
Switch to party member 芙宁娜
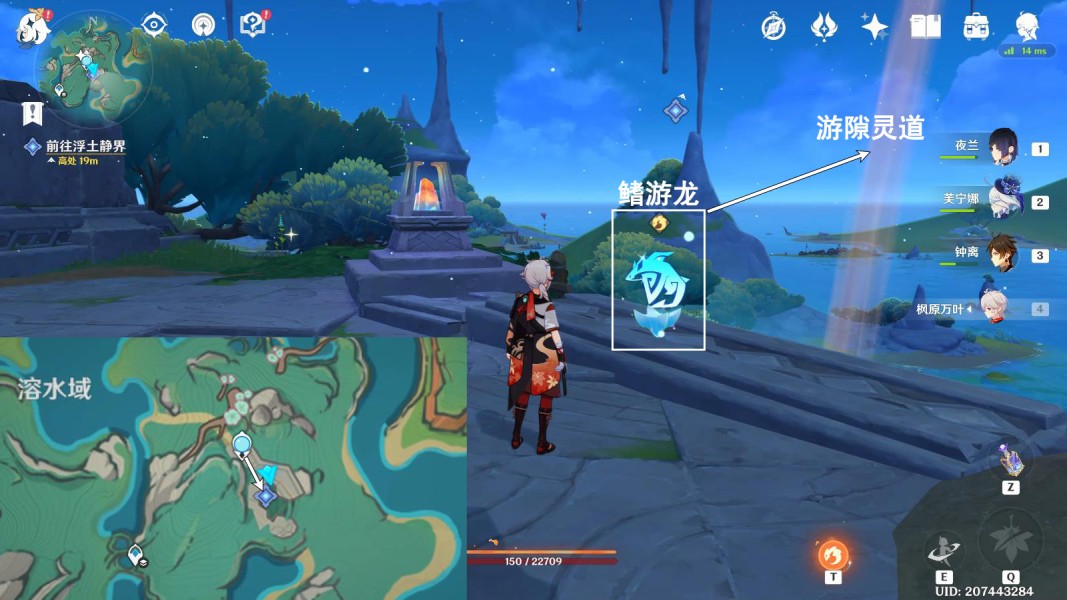(x=1003, y=201)
